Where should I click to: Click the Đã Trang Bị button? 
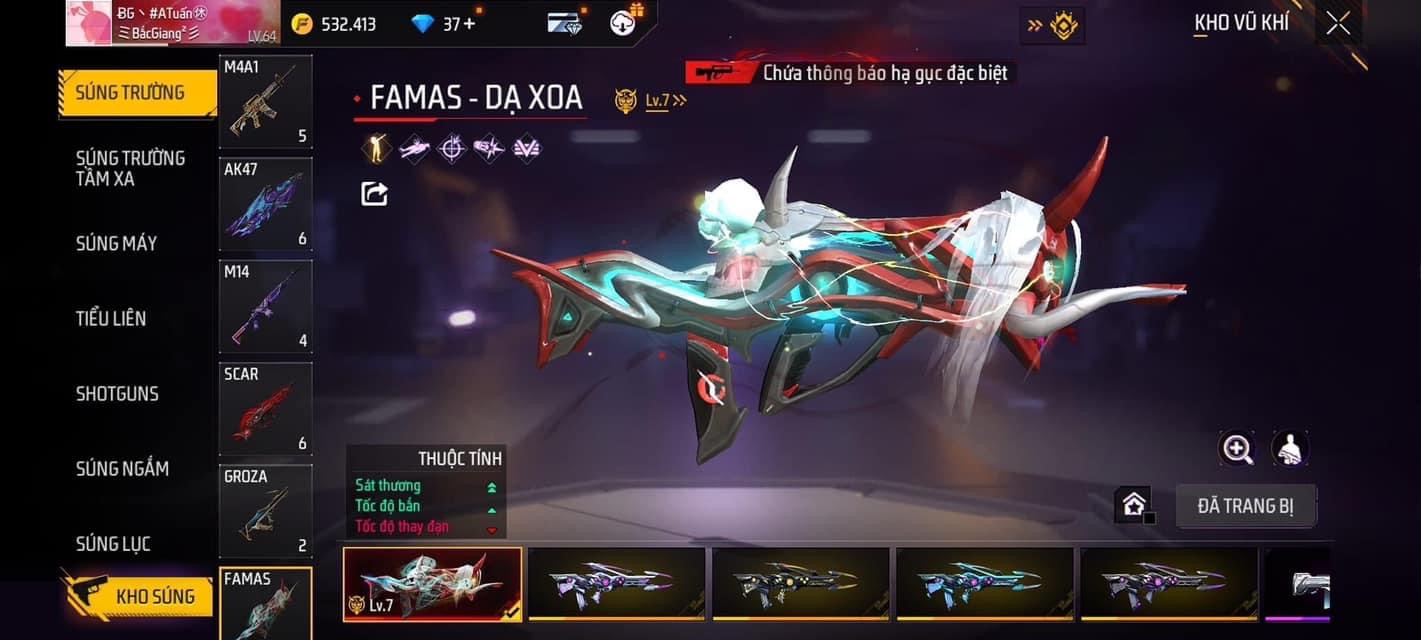click(x=1245, y=506)
